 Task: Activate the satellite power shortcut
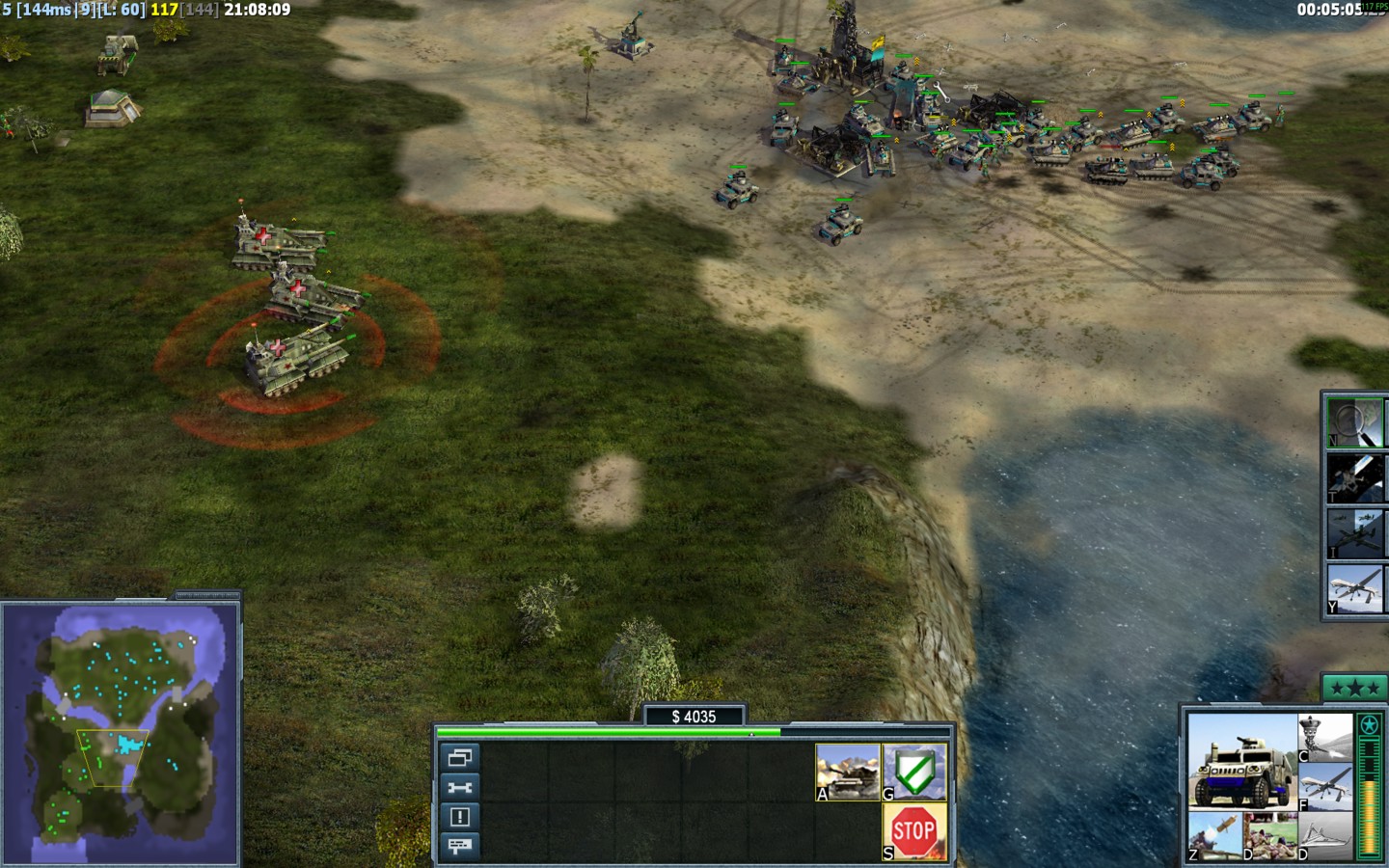(x=1354, y=477)
